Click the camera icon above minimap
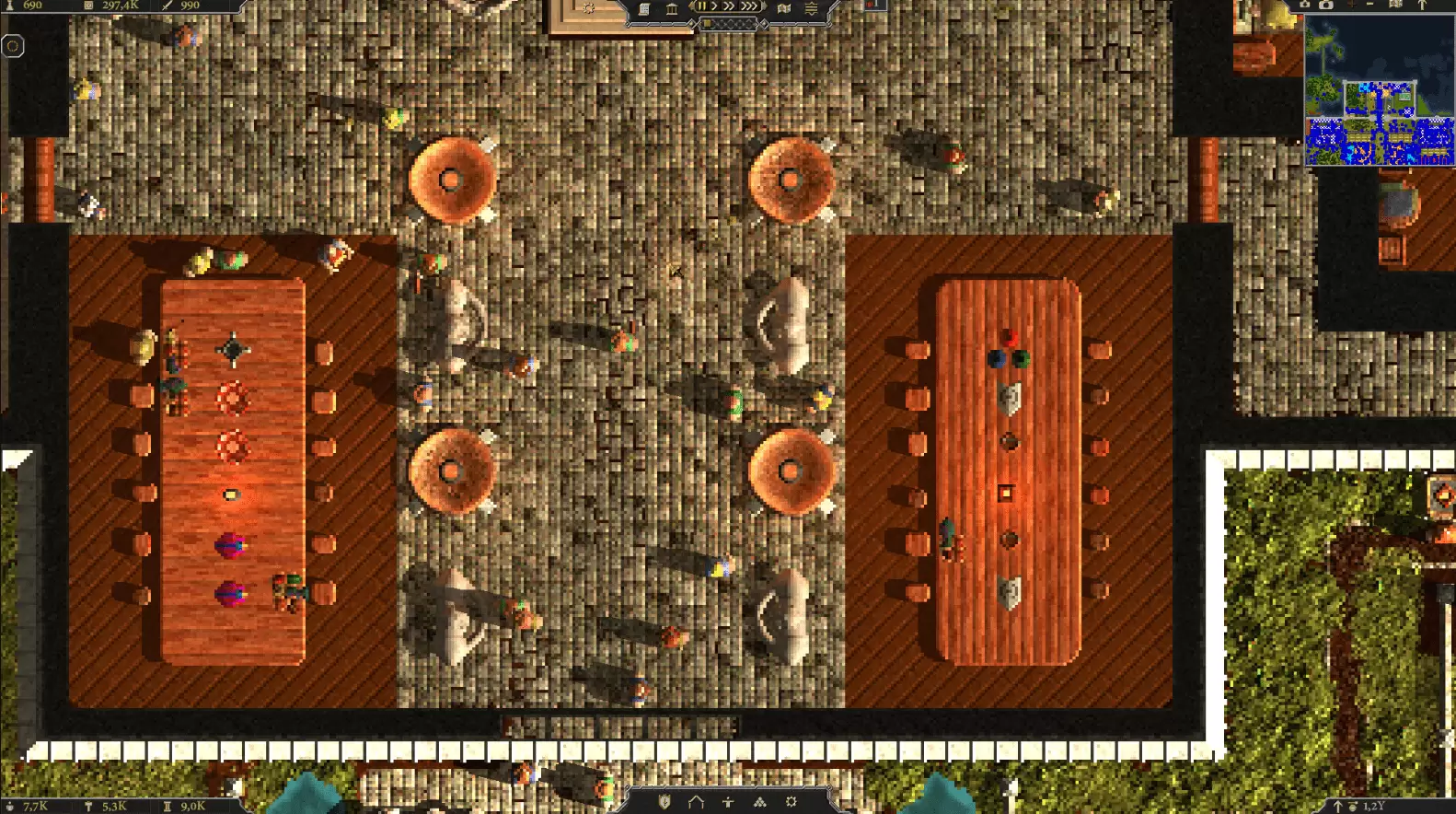1456x814 pixels. pos(1326,5)
